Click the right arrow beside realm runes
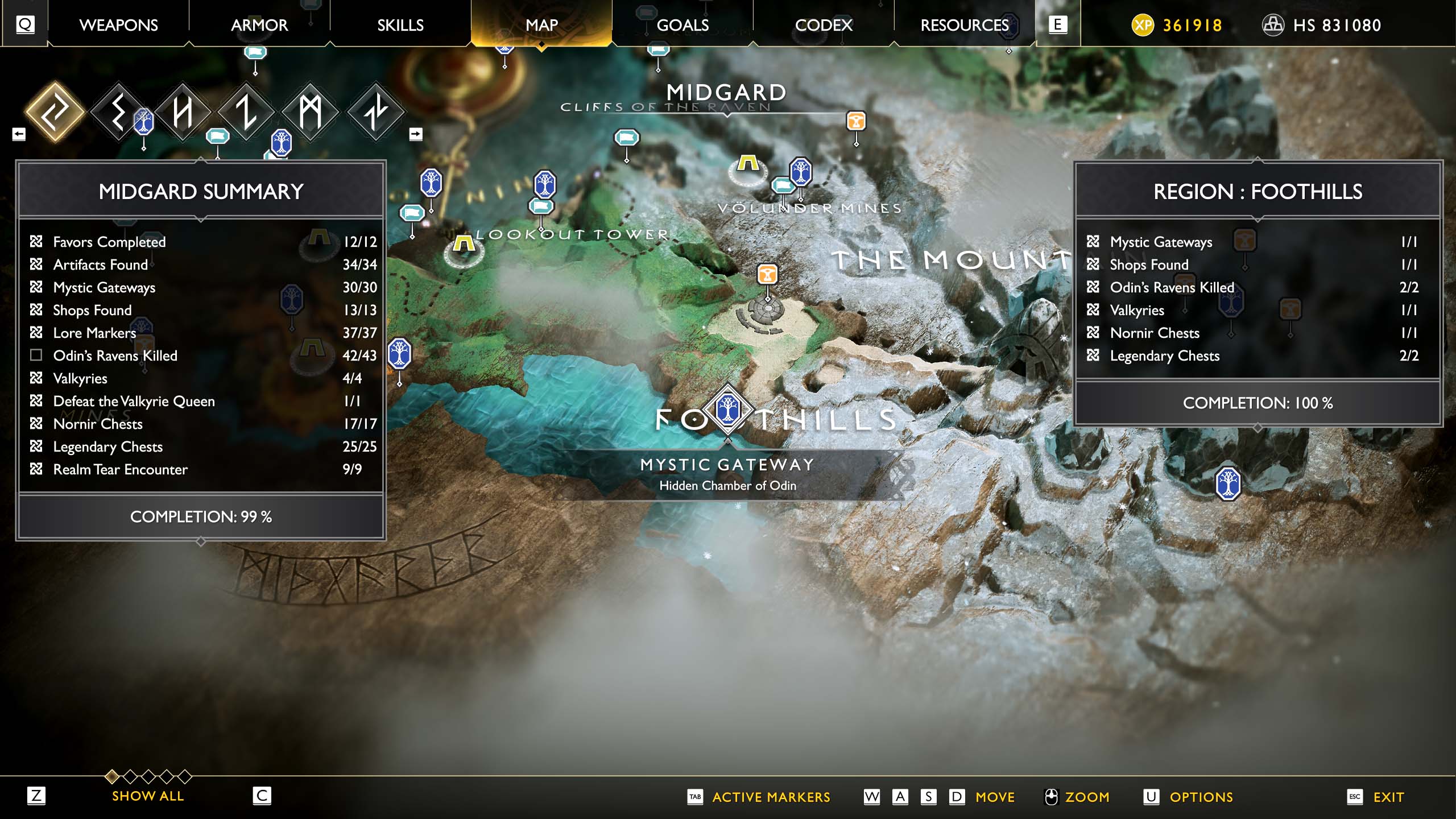 (416, 134)
